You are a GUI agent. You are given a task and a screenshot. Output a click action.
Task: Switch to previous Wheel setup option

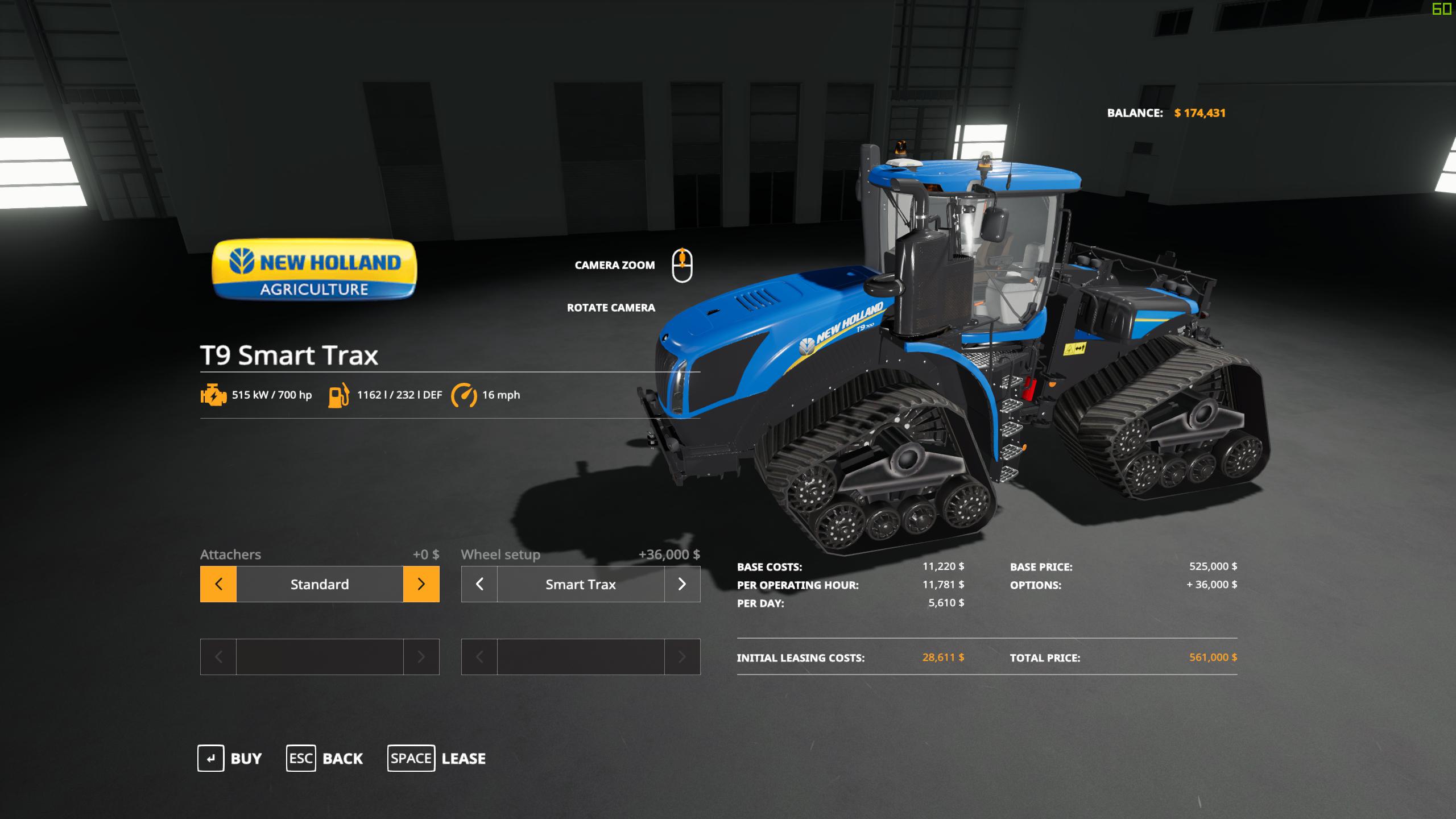click(x=479, y=584)
